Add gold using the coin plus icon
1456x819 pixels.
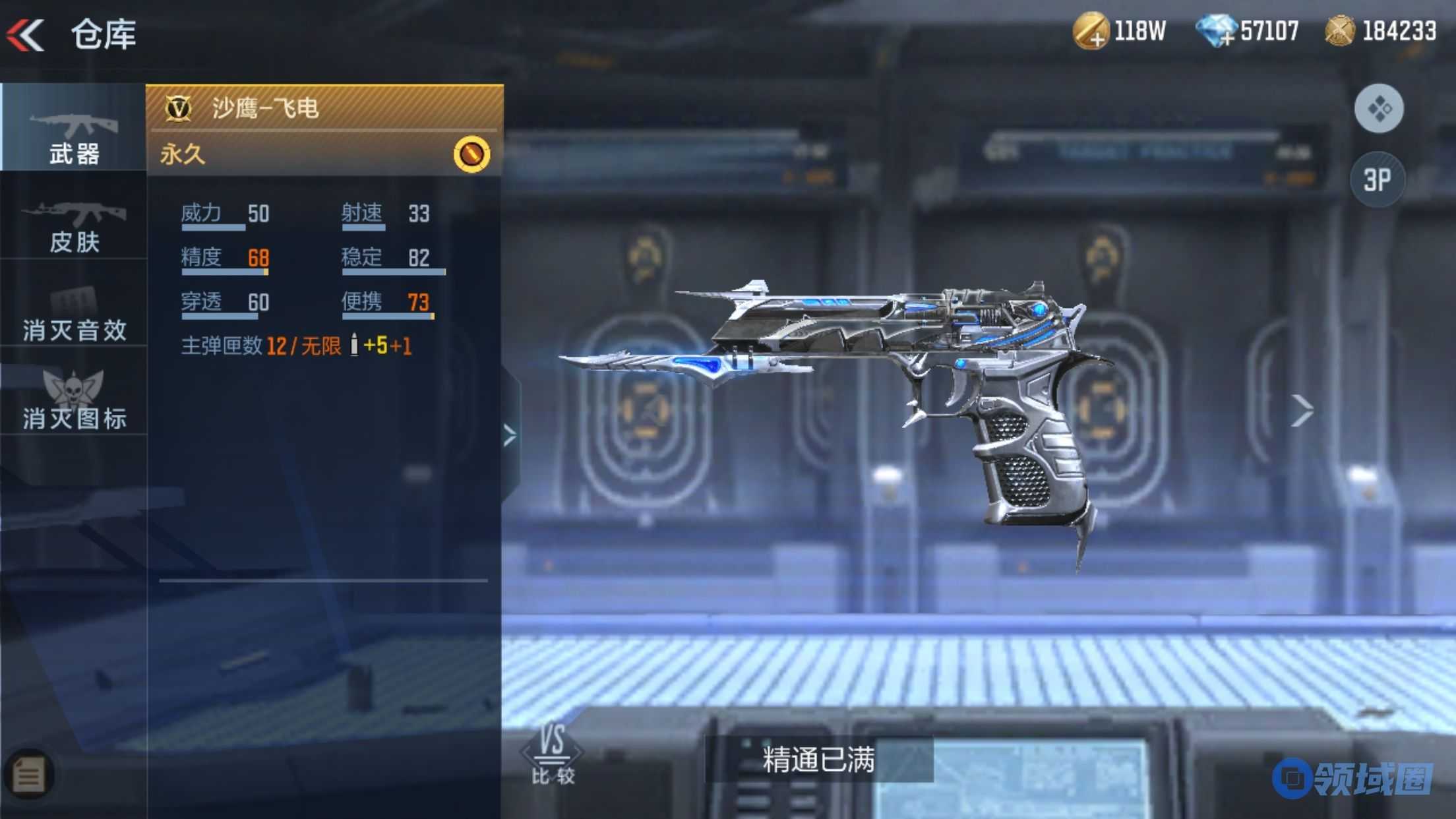pyautogui.click(x=1091, y=32)
